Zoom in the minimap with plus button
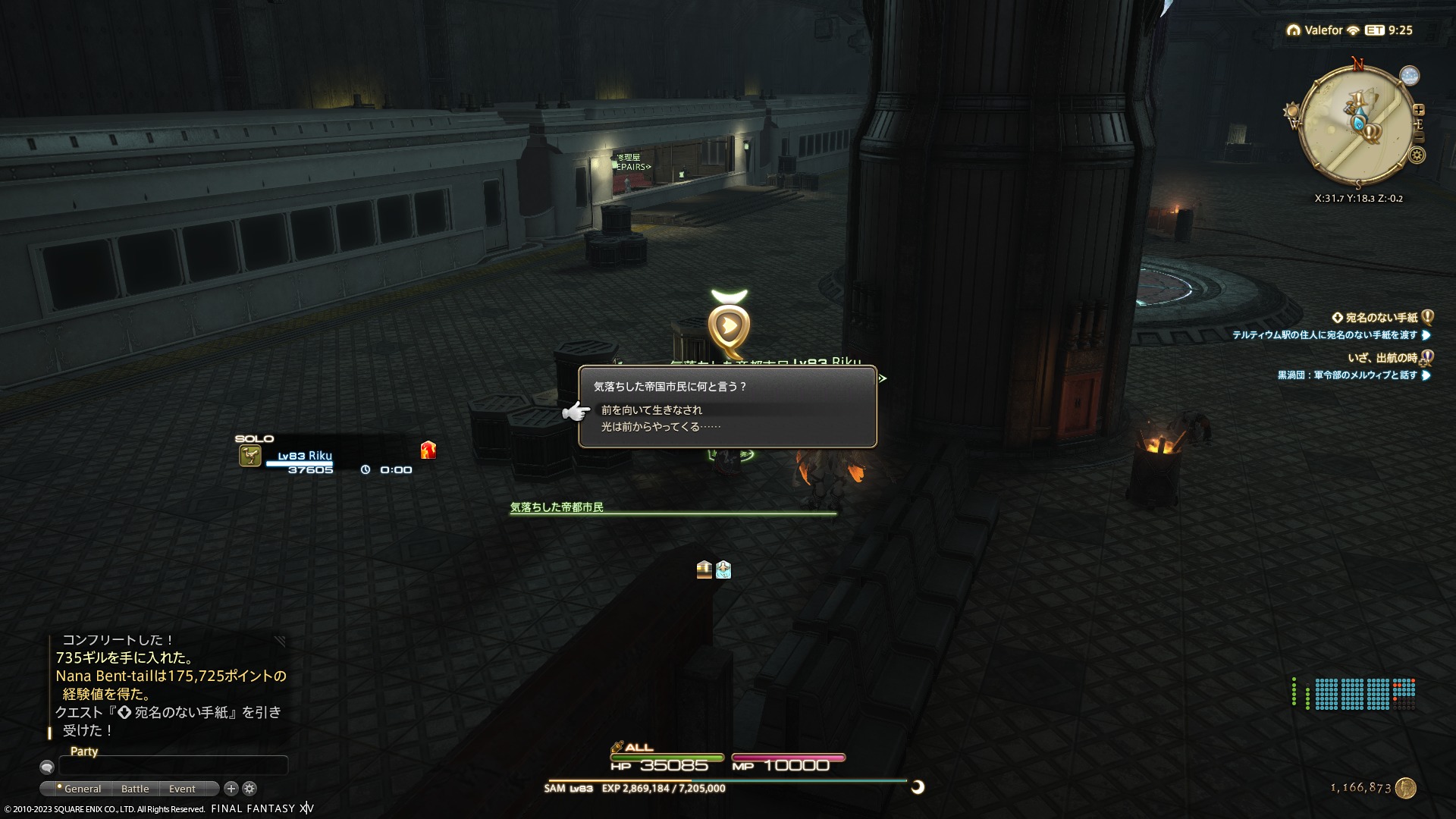This screenshot has height=819, width=1456. click(x=1419, y=110)
